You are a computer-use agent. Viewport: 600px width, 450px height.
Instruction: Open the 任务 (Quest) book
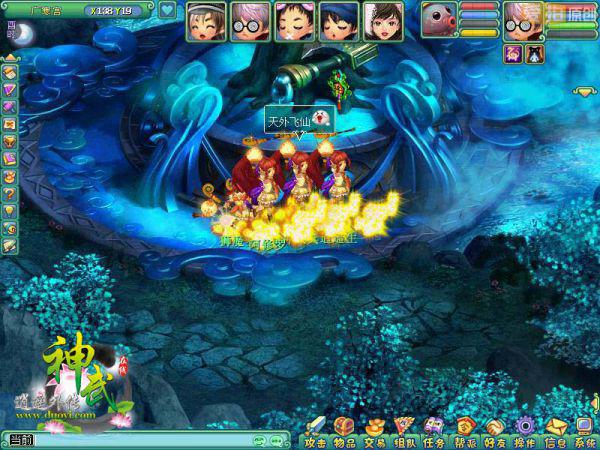tap(435, 431)
